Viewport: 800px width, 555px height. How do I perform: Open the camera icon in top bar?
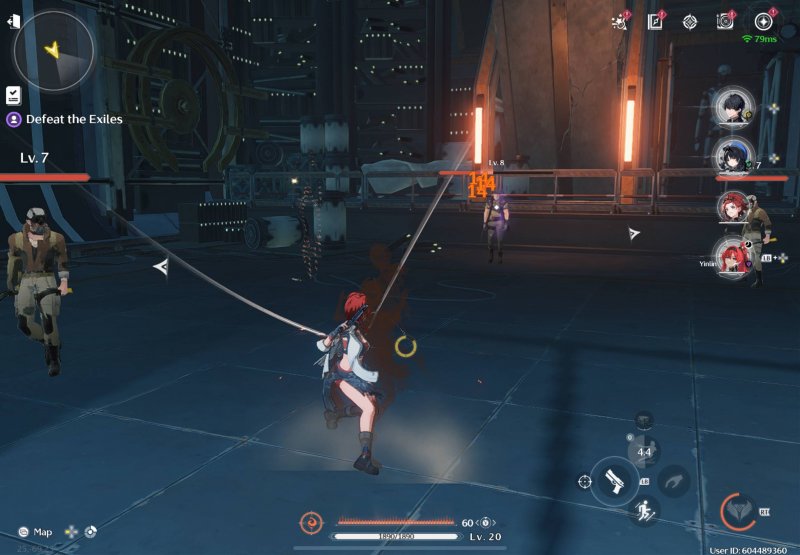tap(725, 21)
